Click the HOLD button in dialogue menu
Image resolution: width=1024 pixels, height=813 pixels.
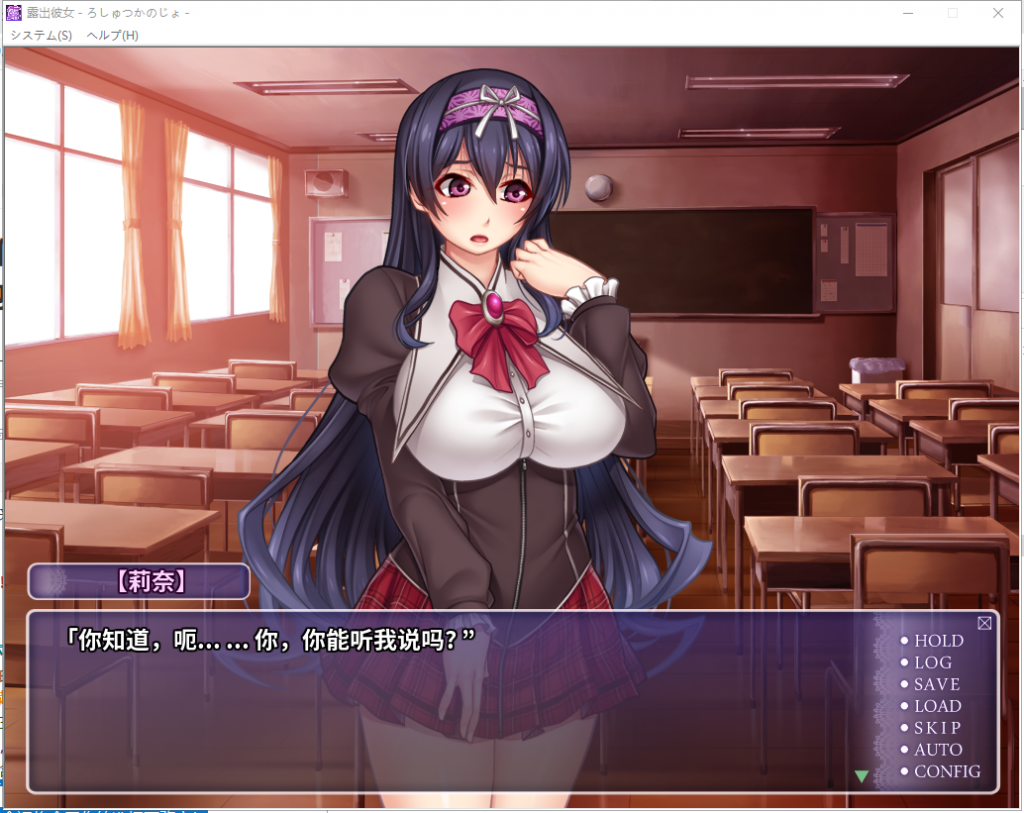(938, 641)
